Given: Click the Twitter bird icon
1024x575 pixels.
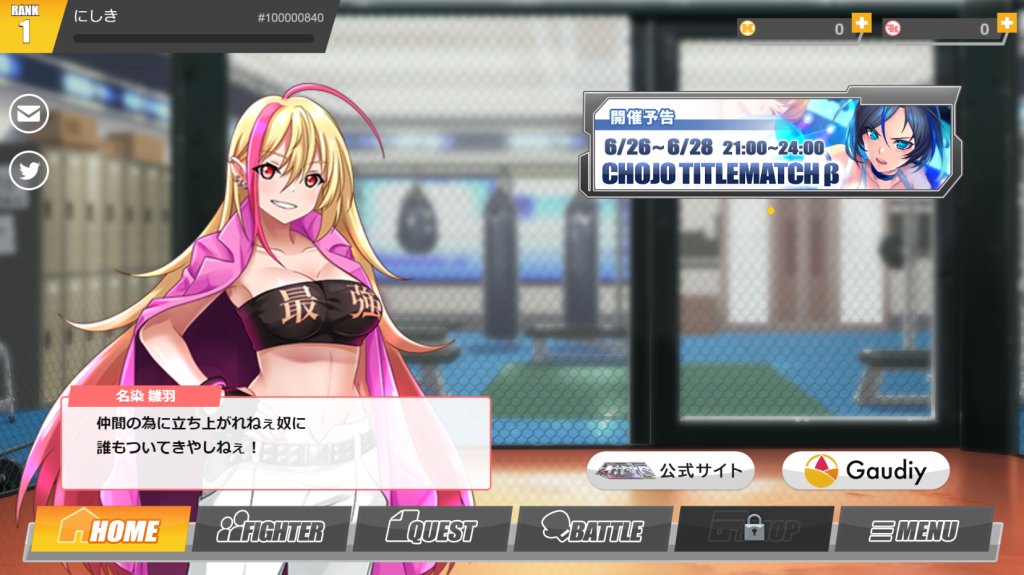Looking at the screenshot, I should pos(29,171).
